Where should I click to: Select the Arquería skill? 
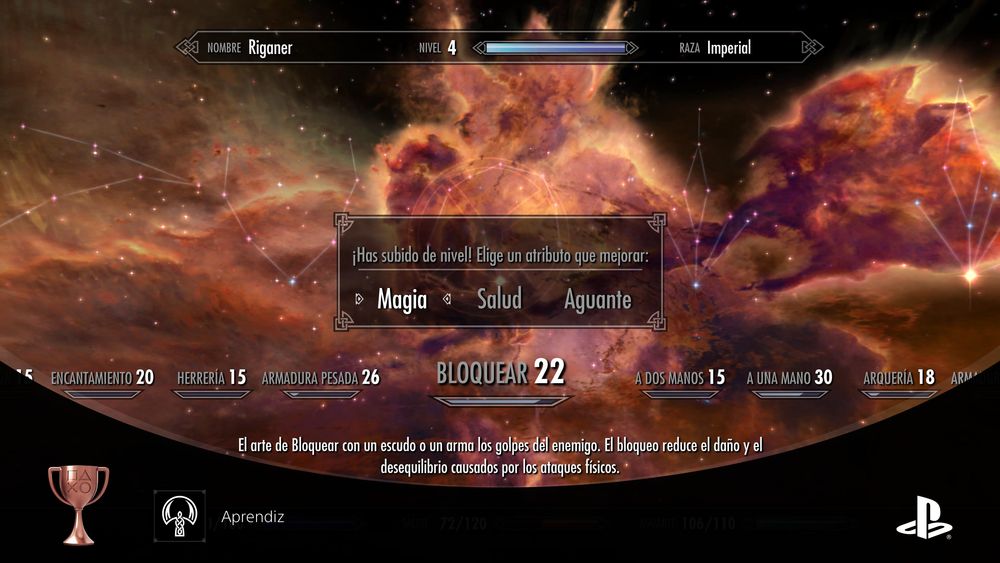(x=898, y=378)
